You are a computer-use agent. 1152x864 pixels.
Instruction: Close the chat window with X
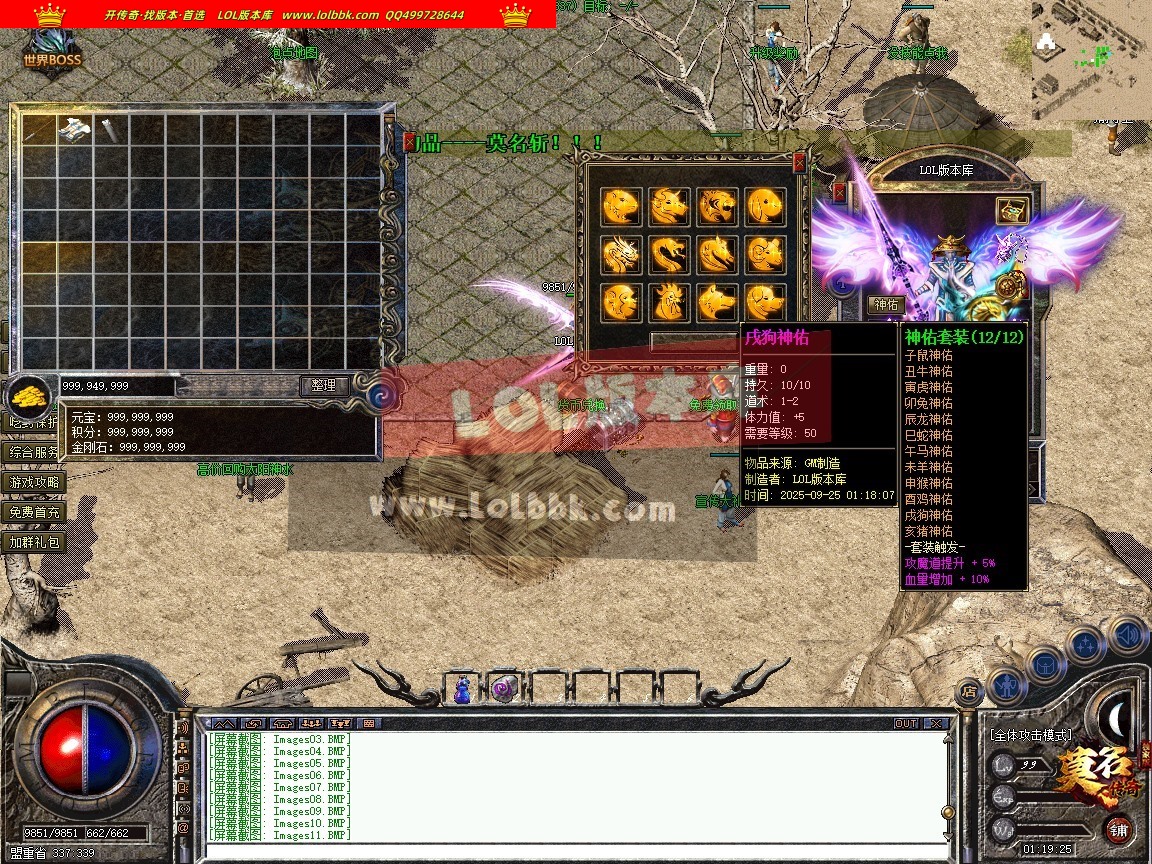[935, 723]
